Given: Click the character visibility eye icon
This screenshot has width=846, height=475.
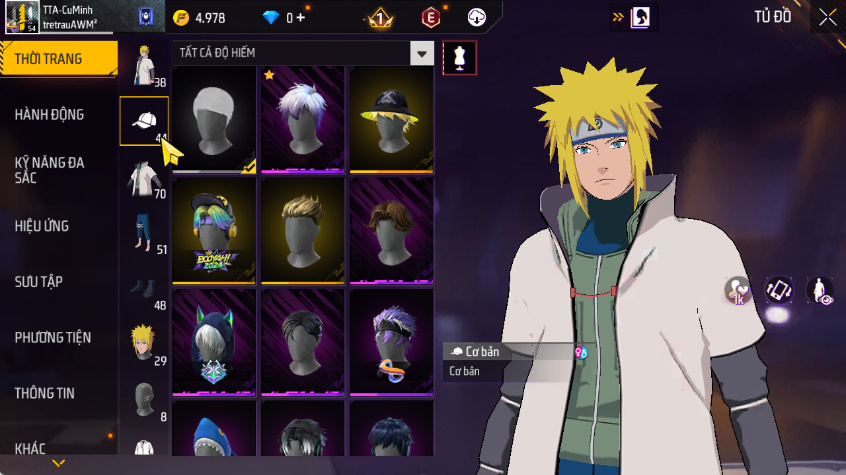Looking at the screenshot, I should (820, 290).
